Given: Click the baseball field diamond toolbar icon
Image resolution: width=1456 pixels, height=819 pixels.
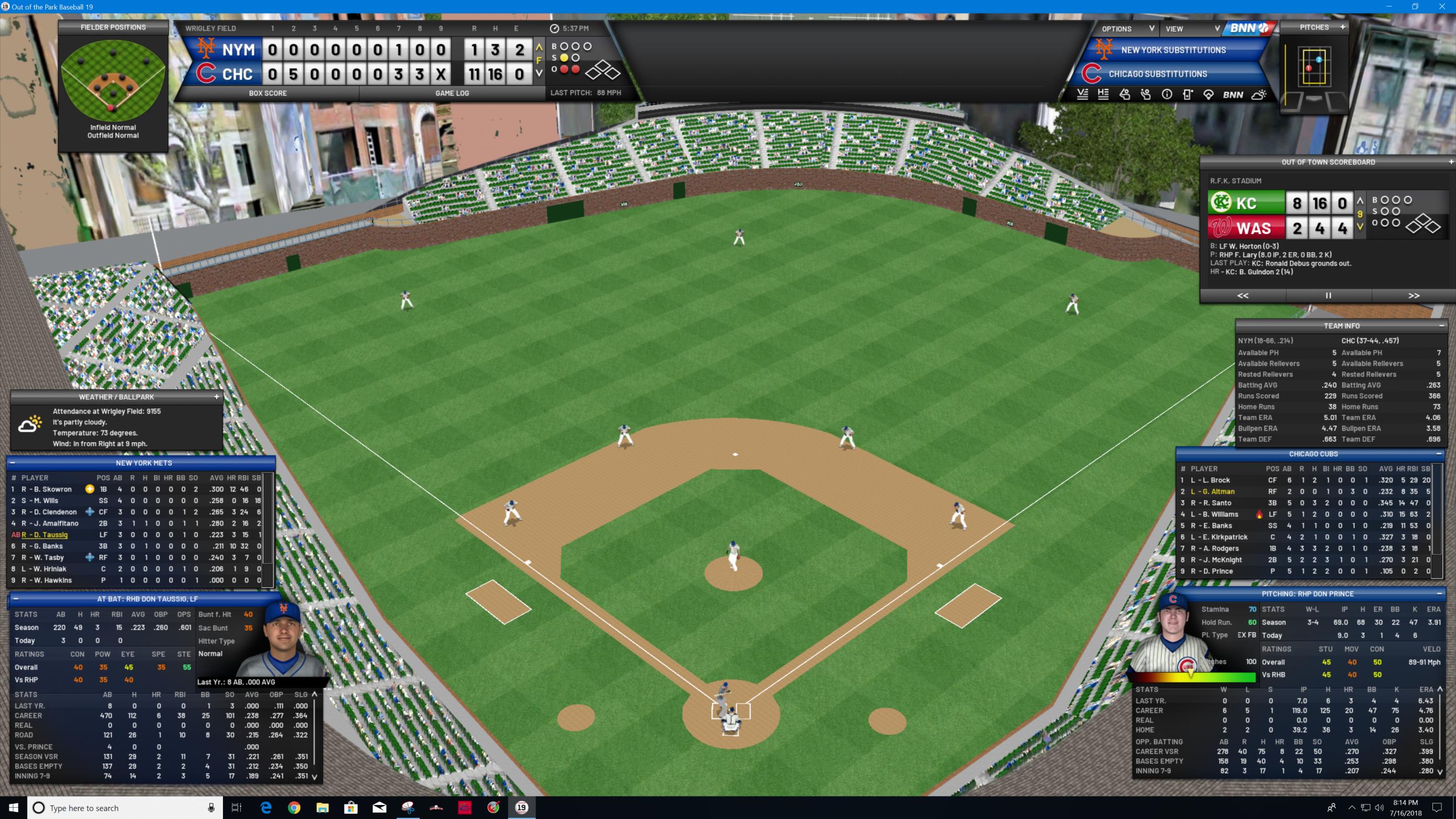Looking at the screenshot, I should click(x=1209, y=95).
